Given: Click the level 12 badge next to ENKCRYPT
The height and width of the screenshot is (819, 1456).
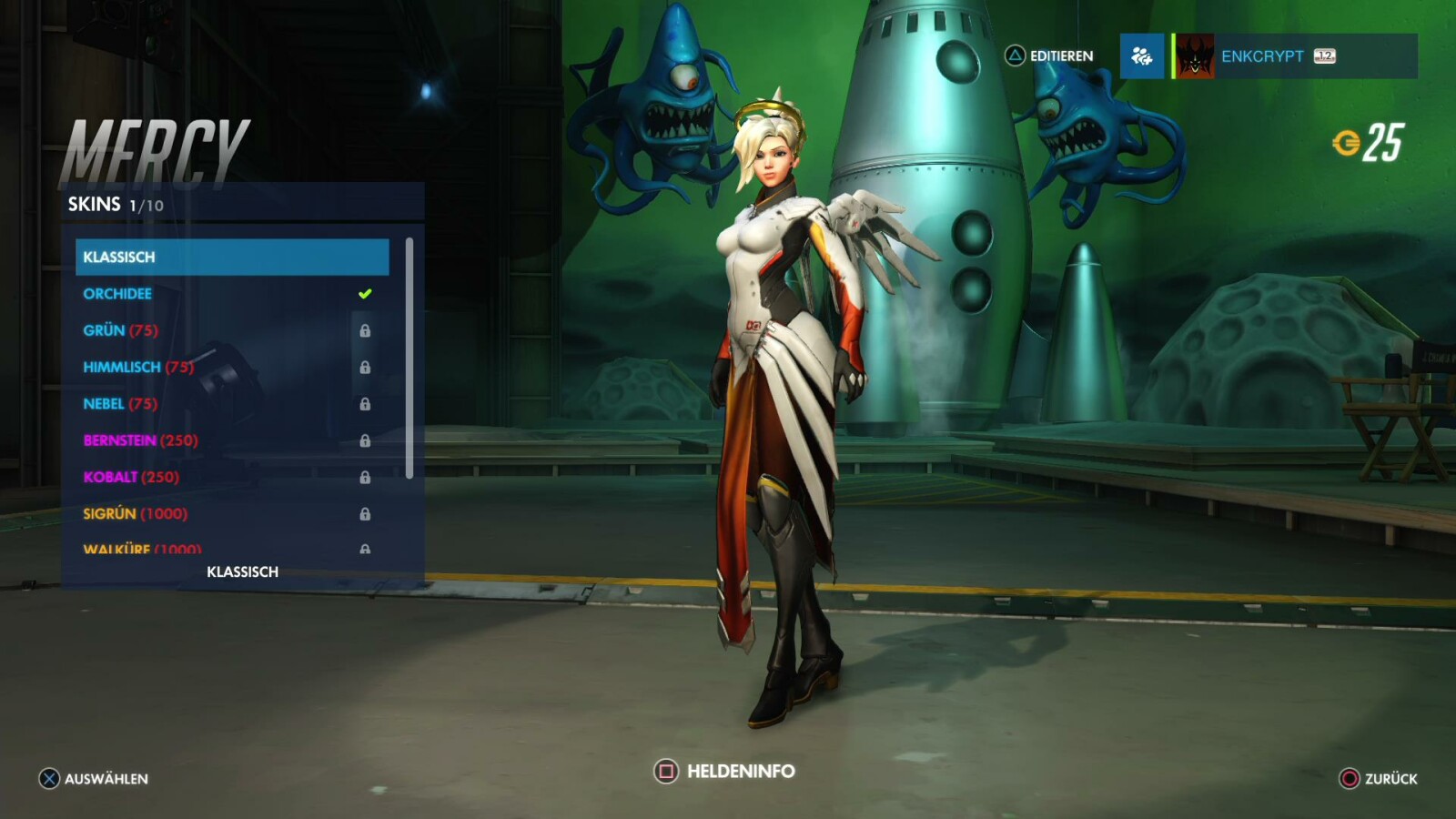Looking at the screenshot, I should tap(1323, 56).
